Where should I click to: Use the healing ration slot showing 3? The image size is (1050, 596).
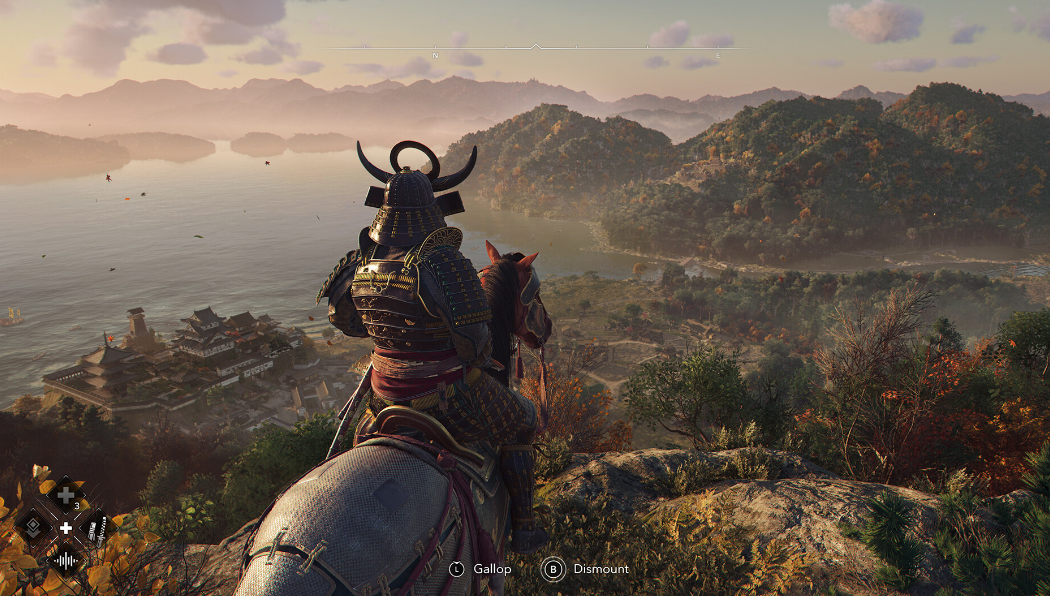pyautogui.click(x=66, y=495)
